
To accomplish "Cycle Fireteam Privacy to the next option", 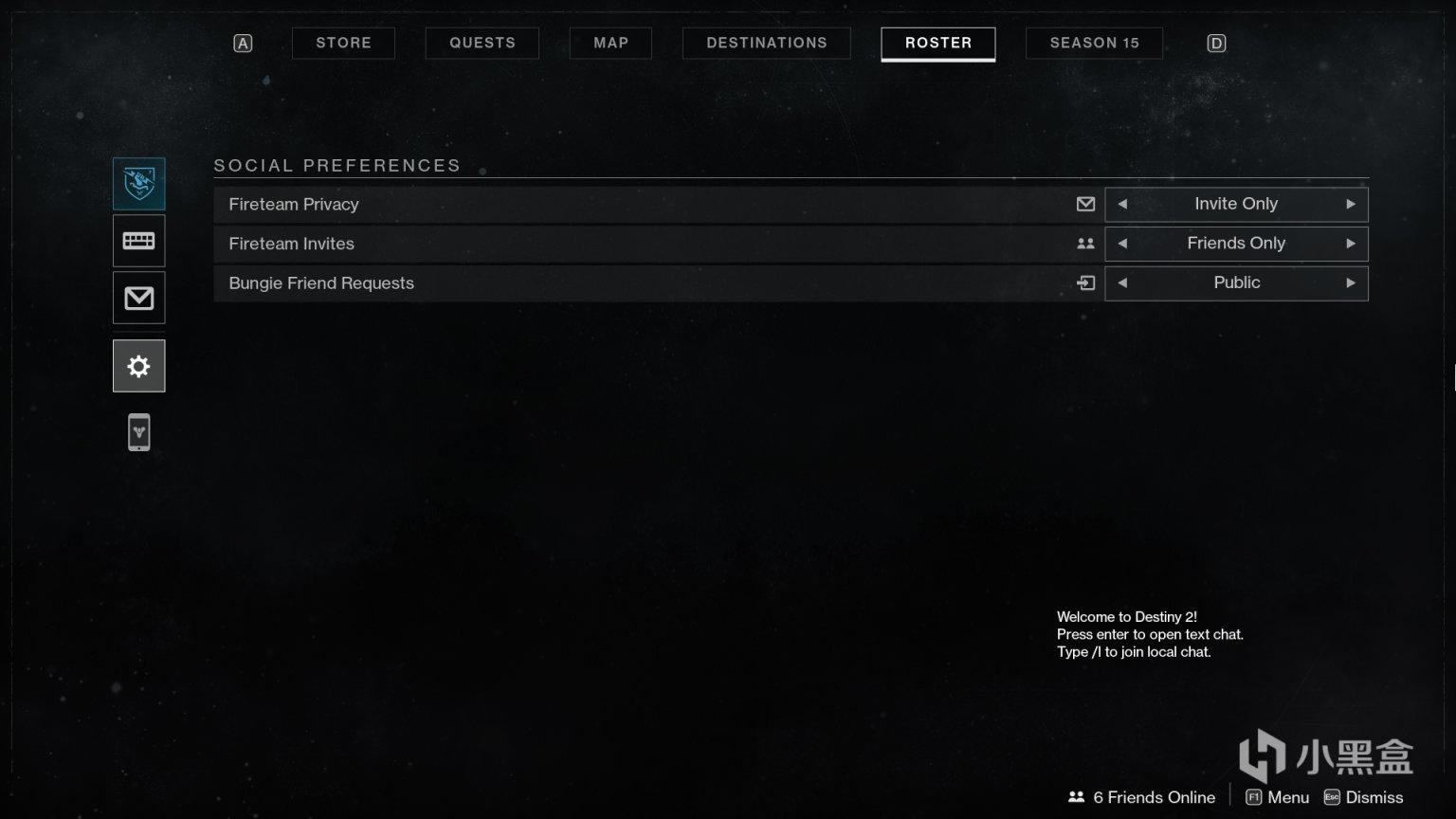I will [1350, 204].
